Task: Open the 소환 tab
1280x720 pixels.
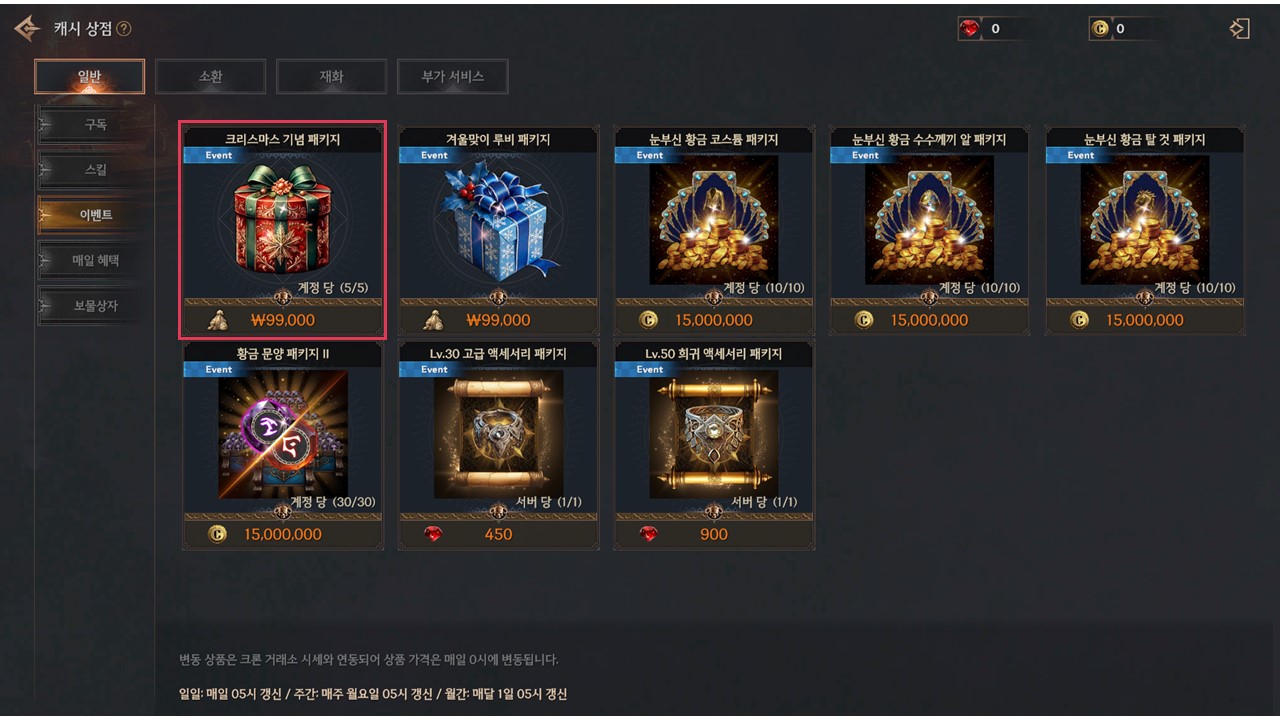Action: [210, 76]
